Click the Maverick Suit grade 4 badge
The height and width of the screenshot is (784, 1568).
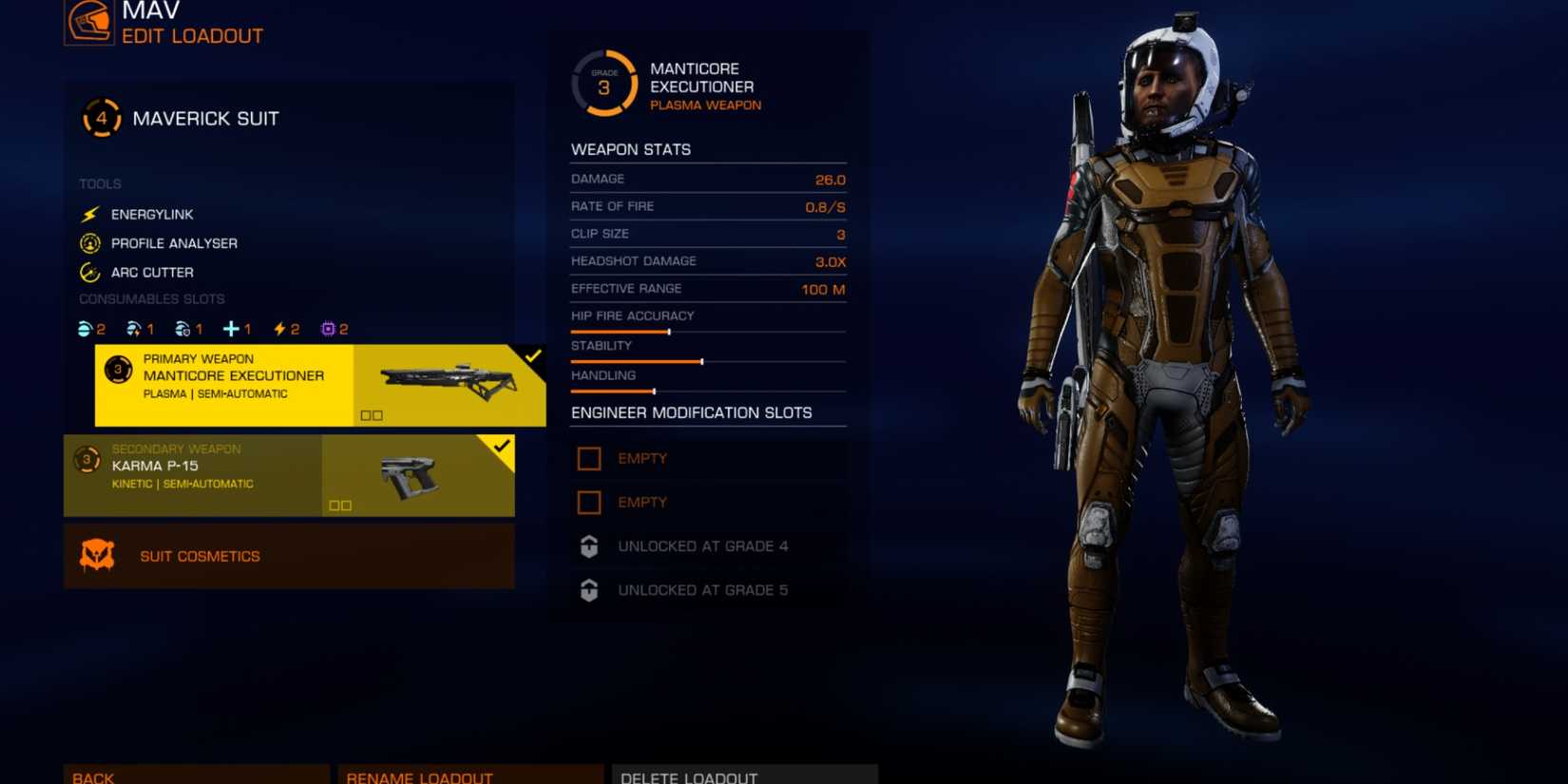[x=101, y=118]
